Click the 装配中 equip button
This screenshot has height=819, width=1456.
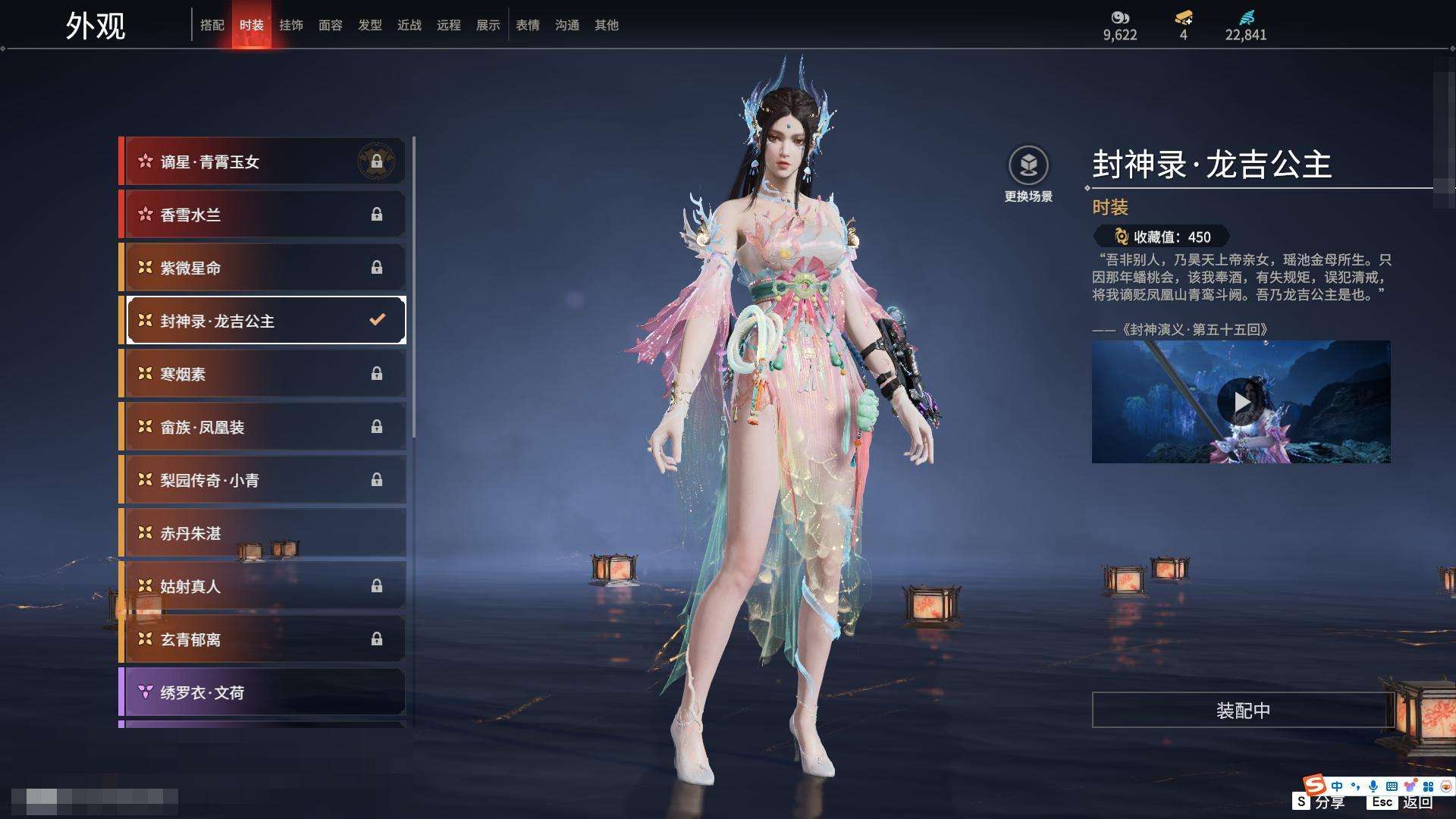1242,711
